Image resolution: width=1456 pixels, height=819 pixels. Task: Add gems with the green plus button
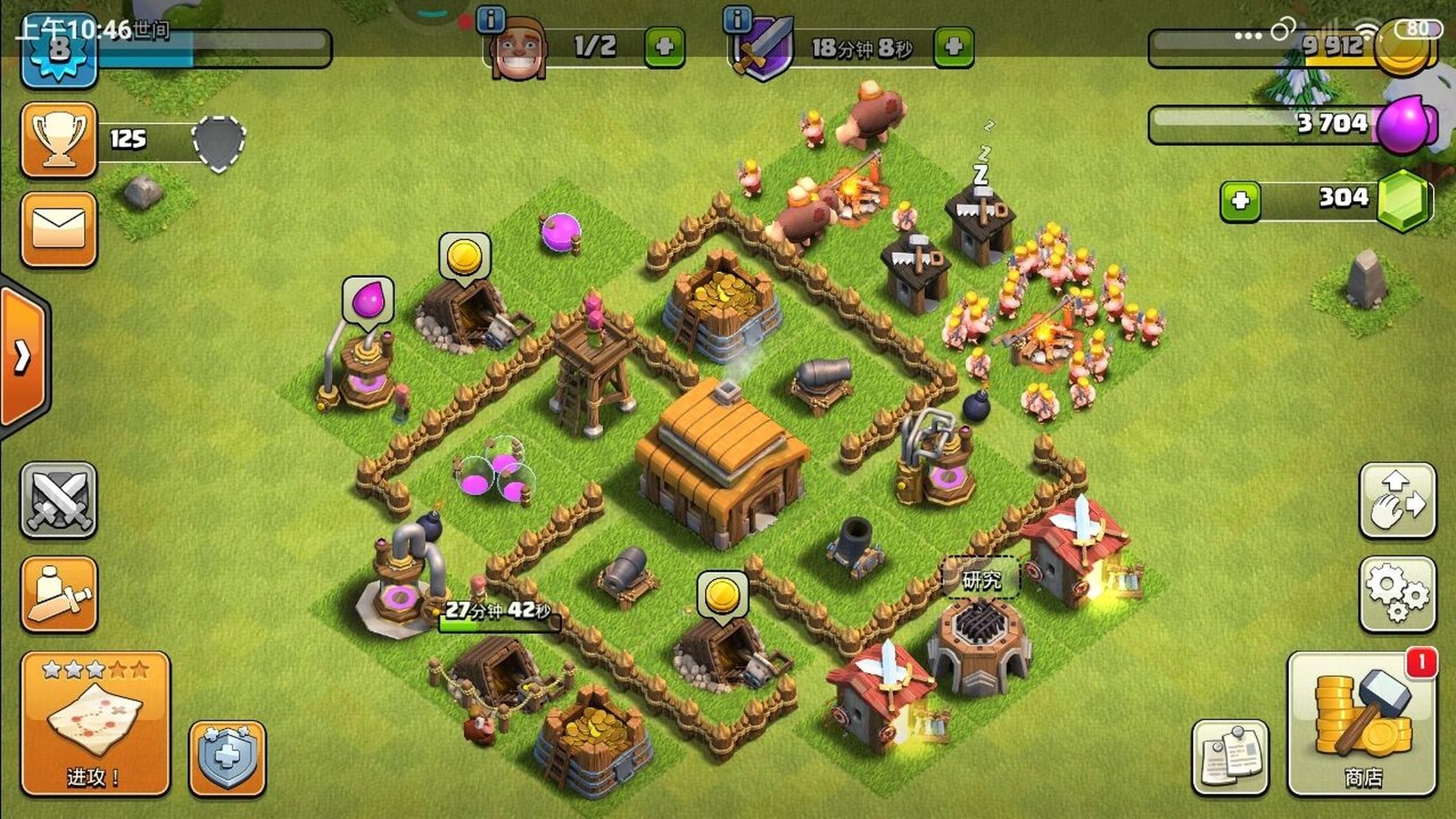(1240, 202)
